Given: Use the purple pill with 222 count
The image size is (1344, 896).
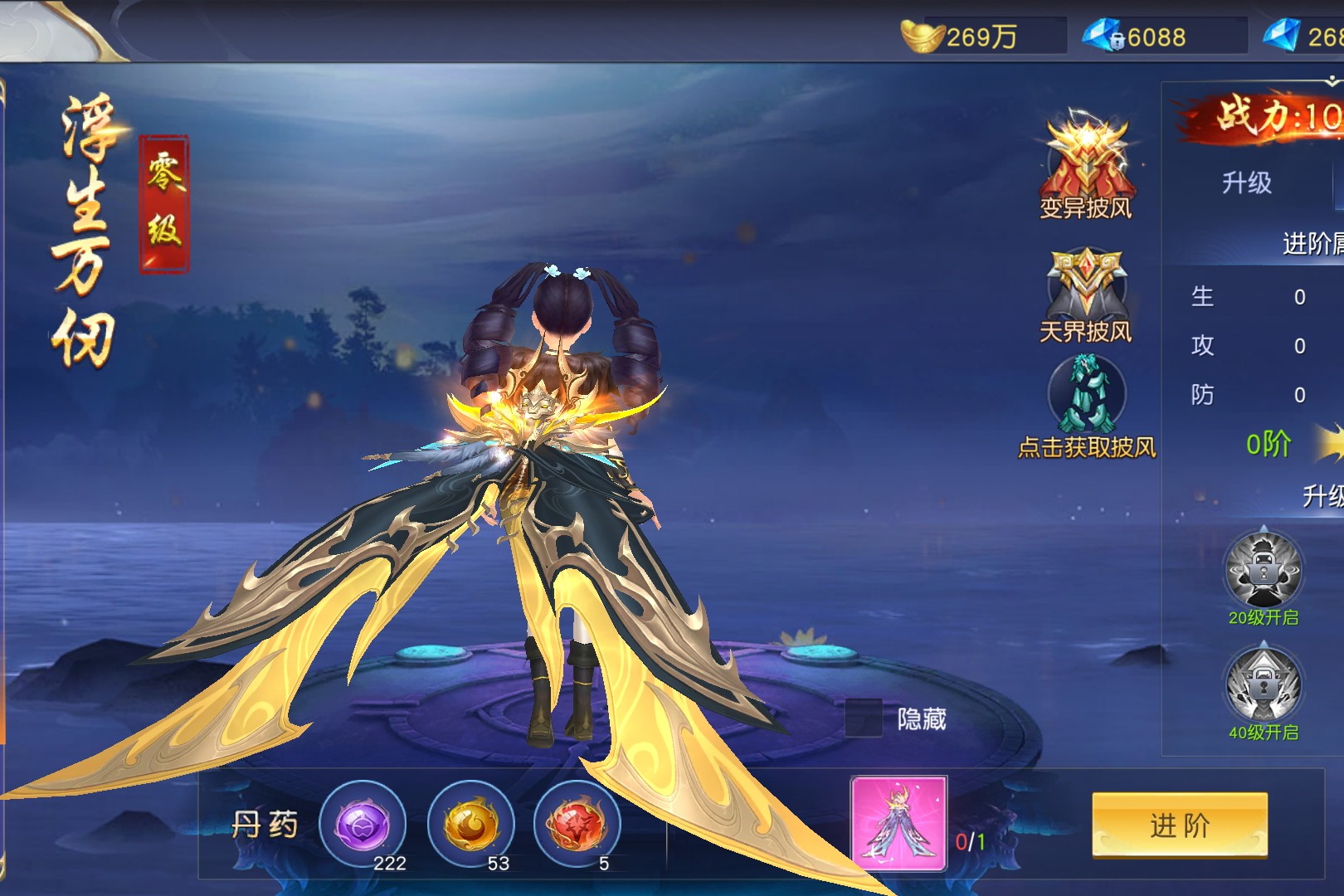Looking at the screenshot, I should pyautogui.click(x=363, y=825).
